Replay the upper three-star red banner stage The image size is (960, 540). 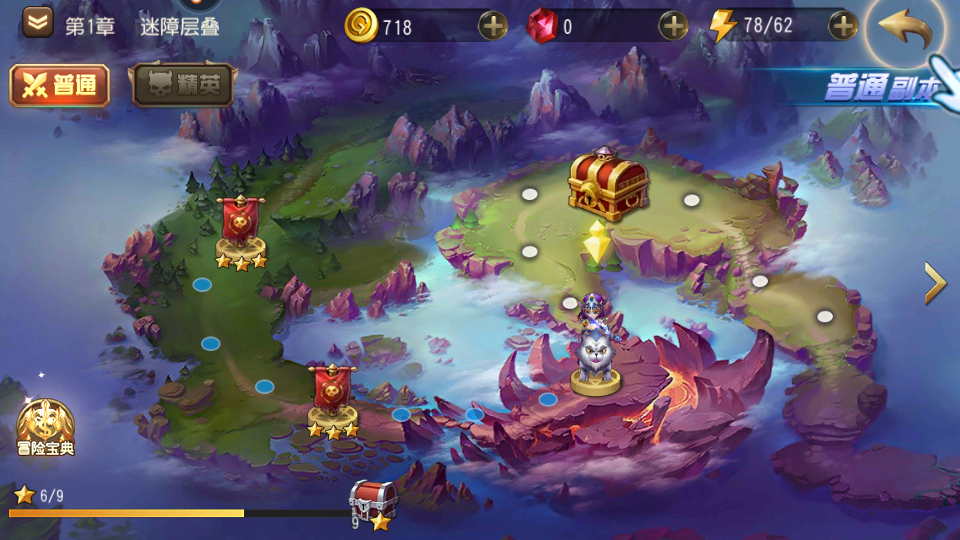click(x=241, y=228)
